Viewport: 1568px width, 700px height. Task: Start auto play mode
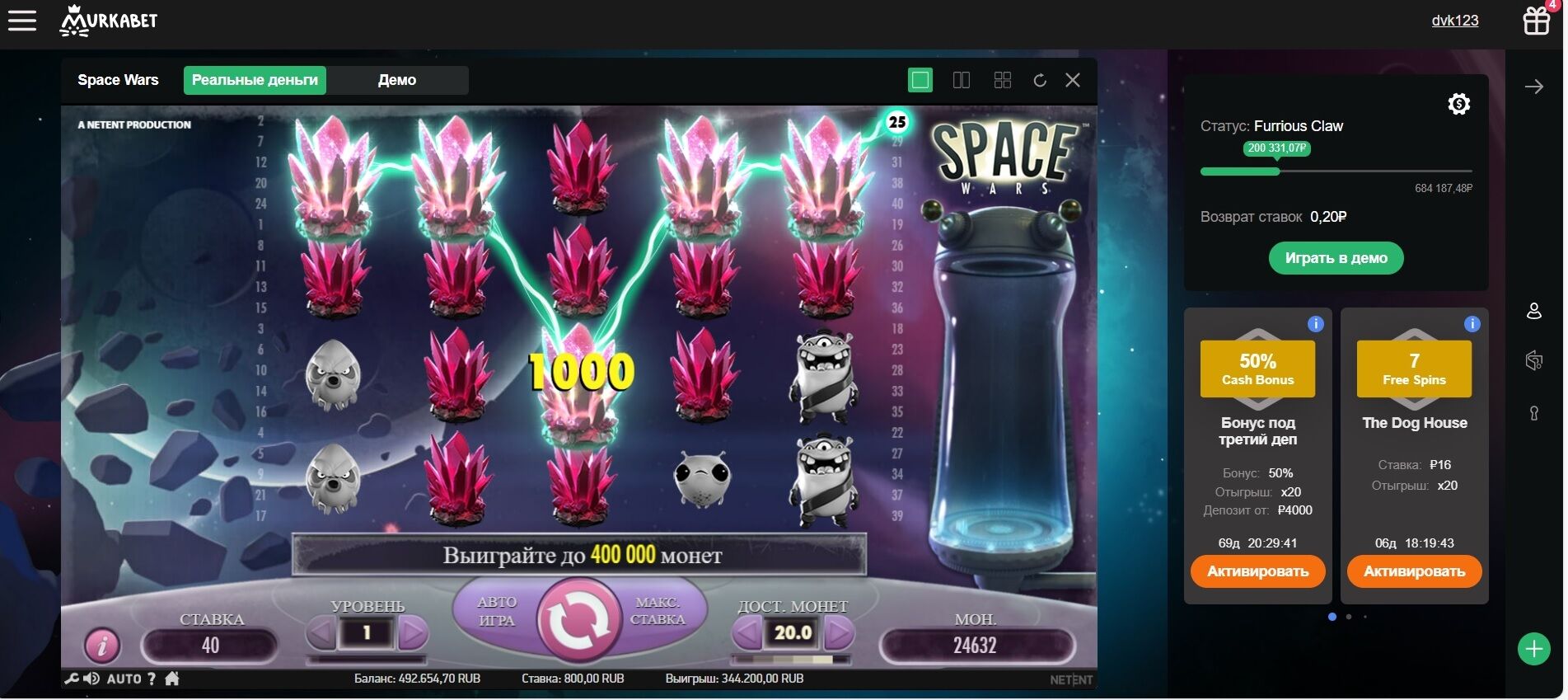496,612
